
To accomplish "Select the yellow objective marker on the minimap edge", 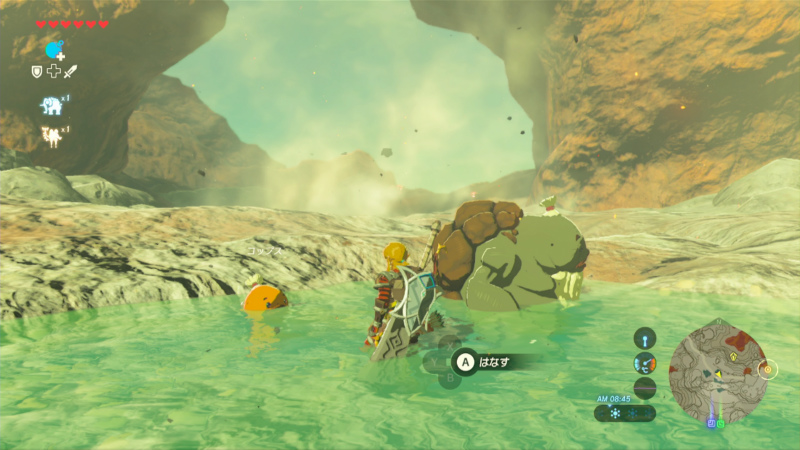I will [x=767, y=369].
